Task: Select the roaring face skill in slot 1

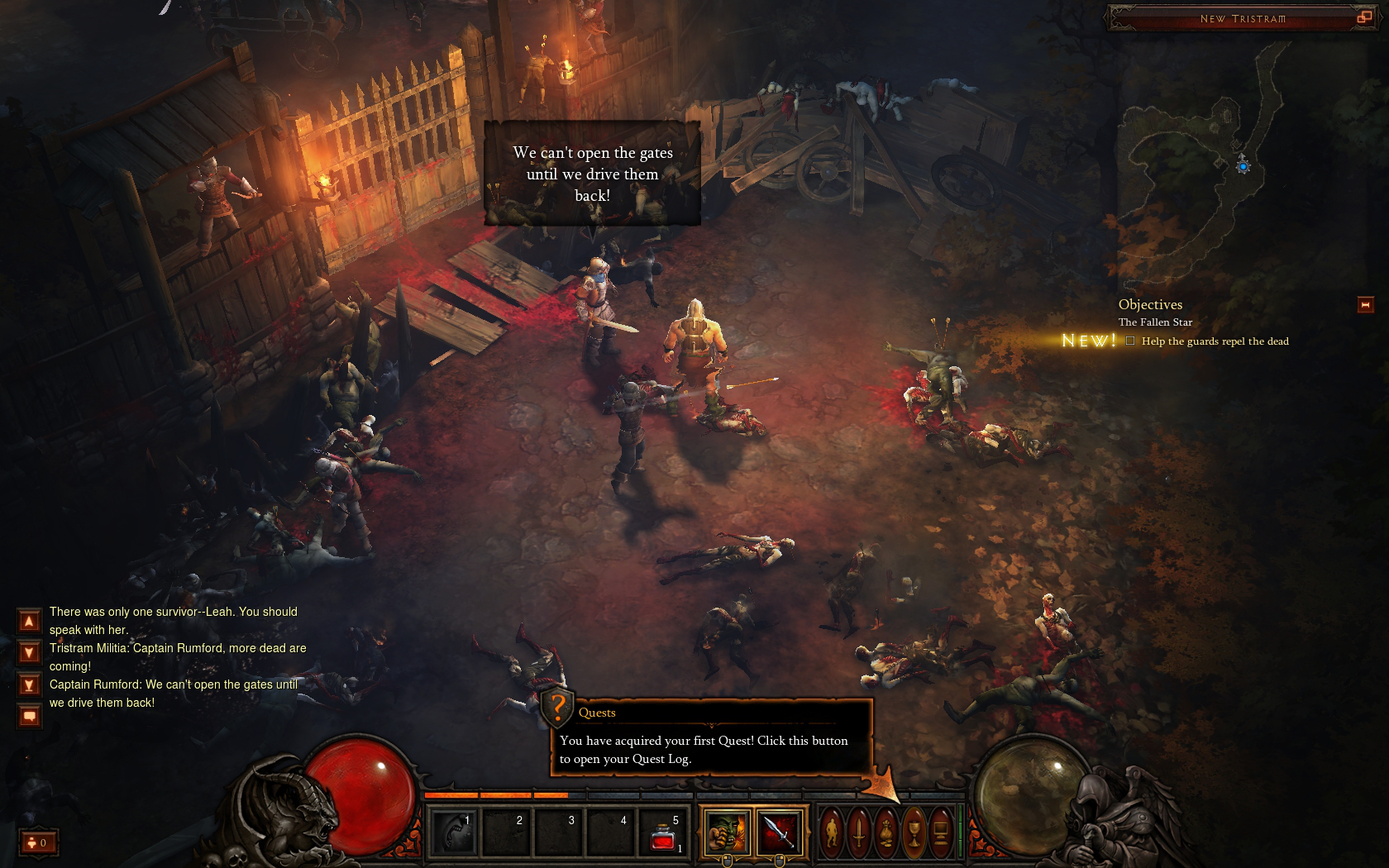Action: (x=454, y=832)
